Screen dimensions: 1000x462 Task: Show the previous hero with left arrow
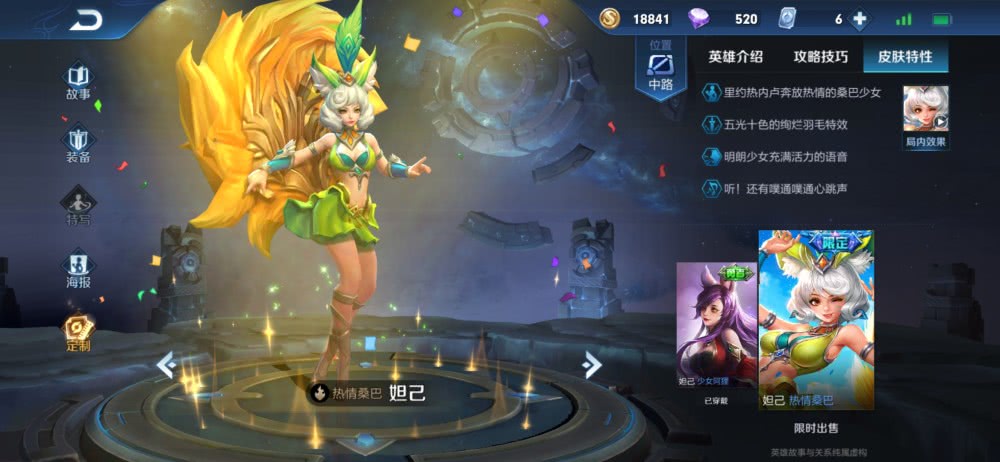[x=167, y=365]
